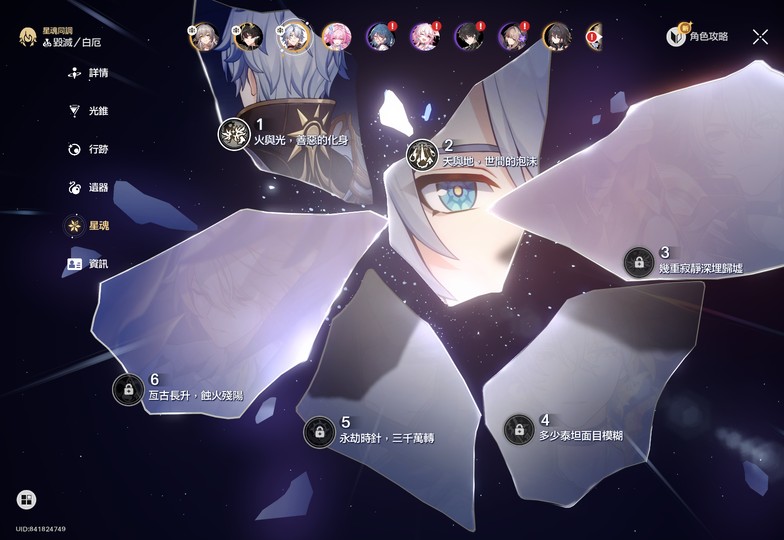
Task: Inspect locked eidolon 6 亙古長升，蝕火殘陽
Action: click(128, 389)
